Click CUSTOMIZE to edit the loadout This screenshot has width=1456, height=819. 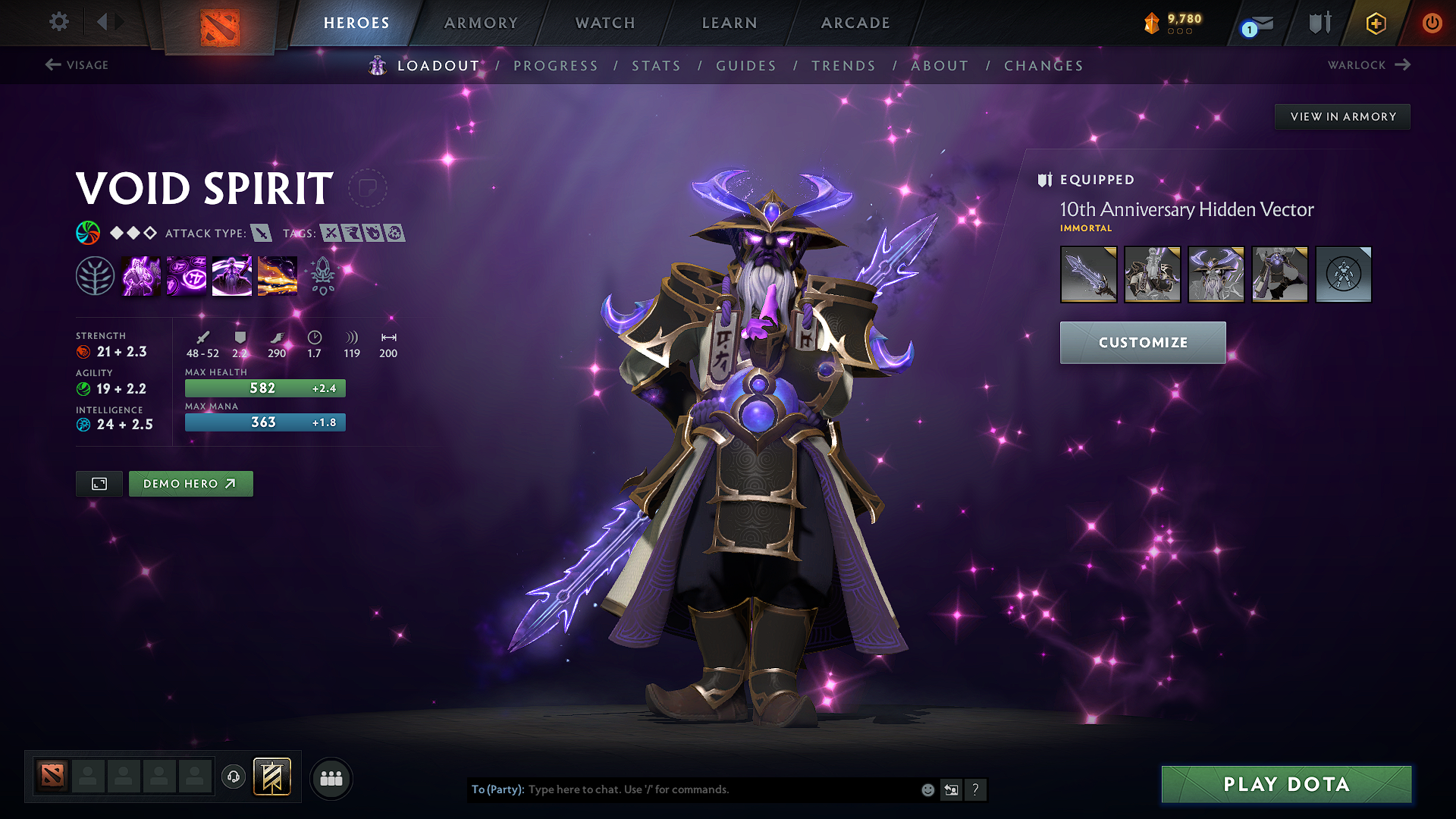click(1142, 342)
